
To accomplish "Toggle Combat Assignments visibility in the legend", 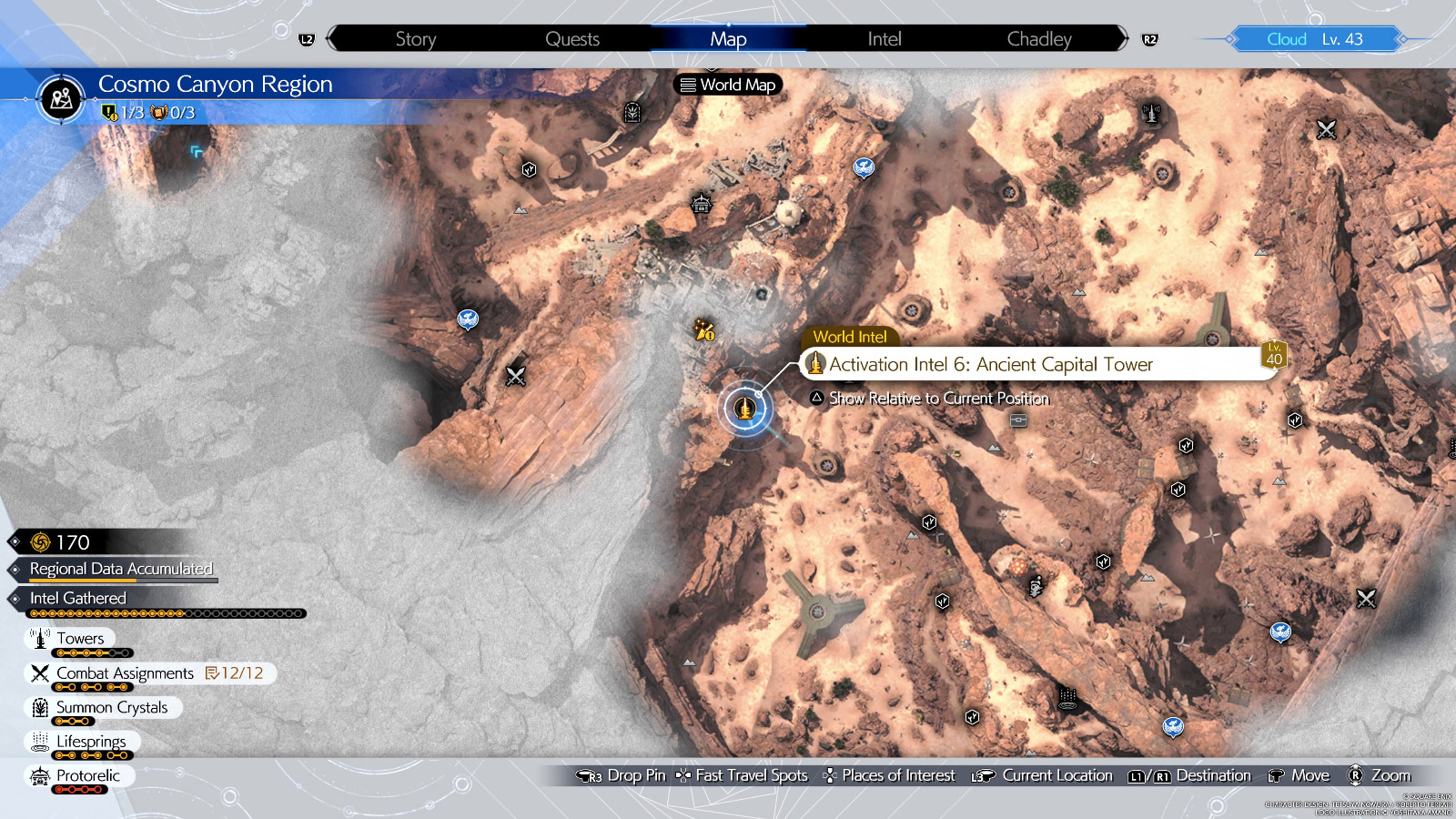I will click(38, 673).
